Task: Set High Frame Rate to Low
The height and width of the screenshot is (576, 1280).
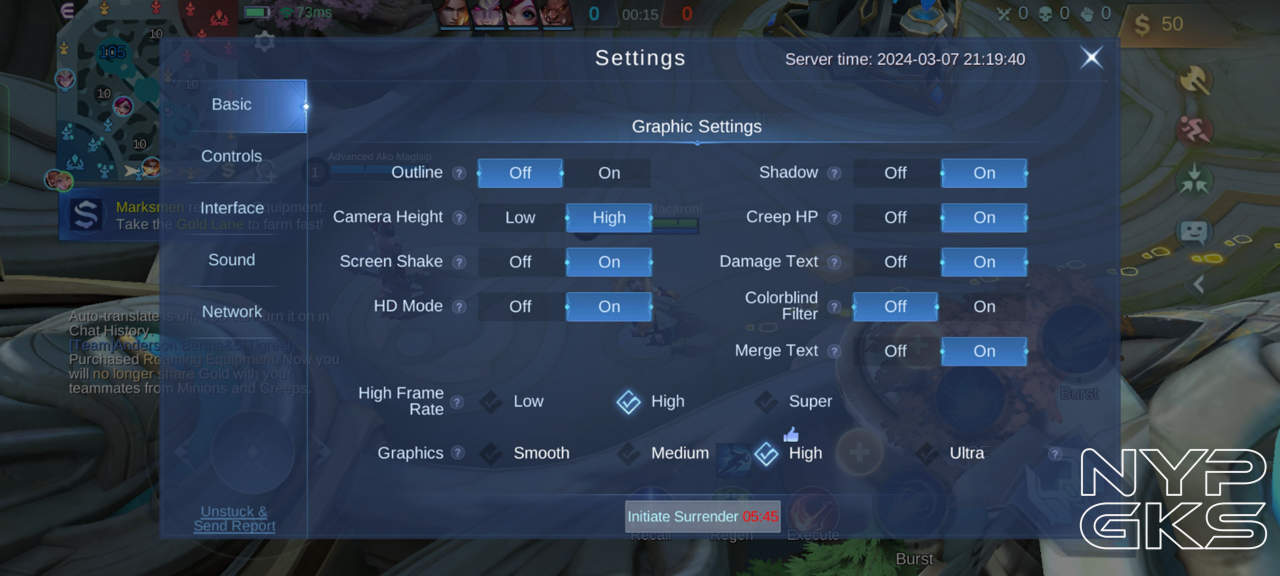Action: tap(513, 402)
